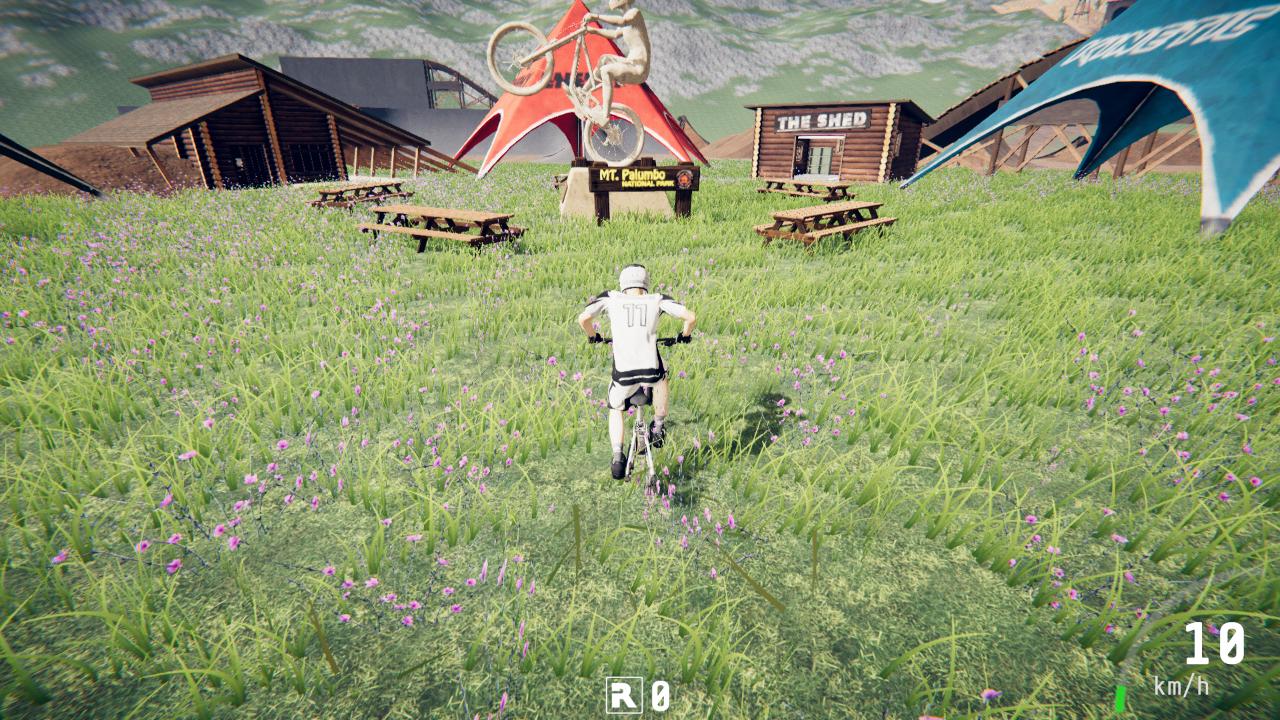Screen dimensions: 1280x720
Task: Click the NATIONAL PARK subtitle text
Action: point(648,183)
